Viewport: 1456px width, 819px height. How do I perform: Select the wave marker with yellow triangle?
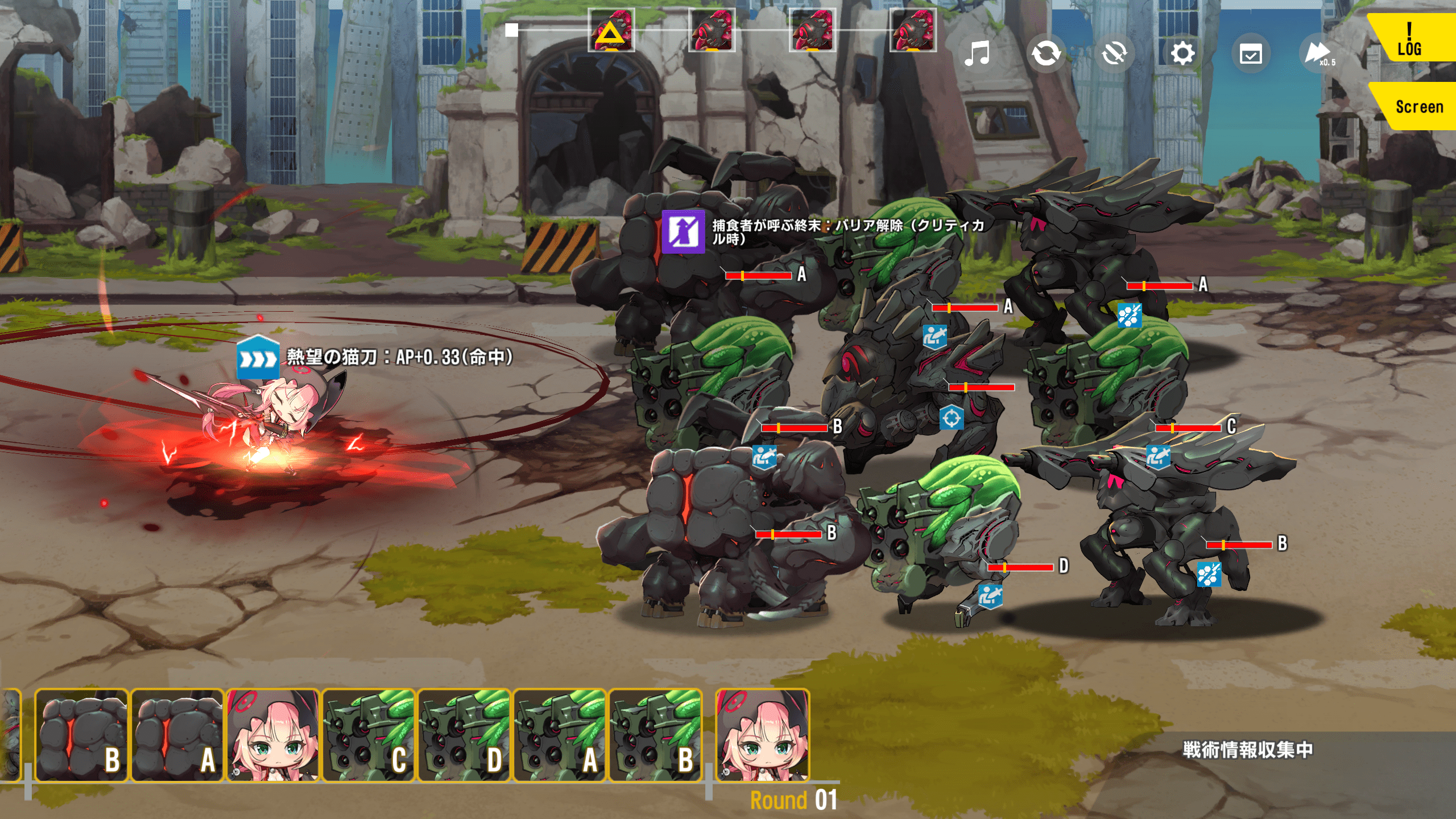(611, 31)
